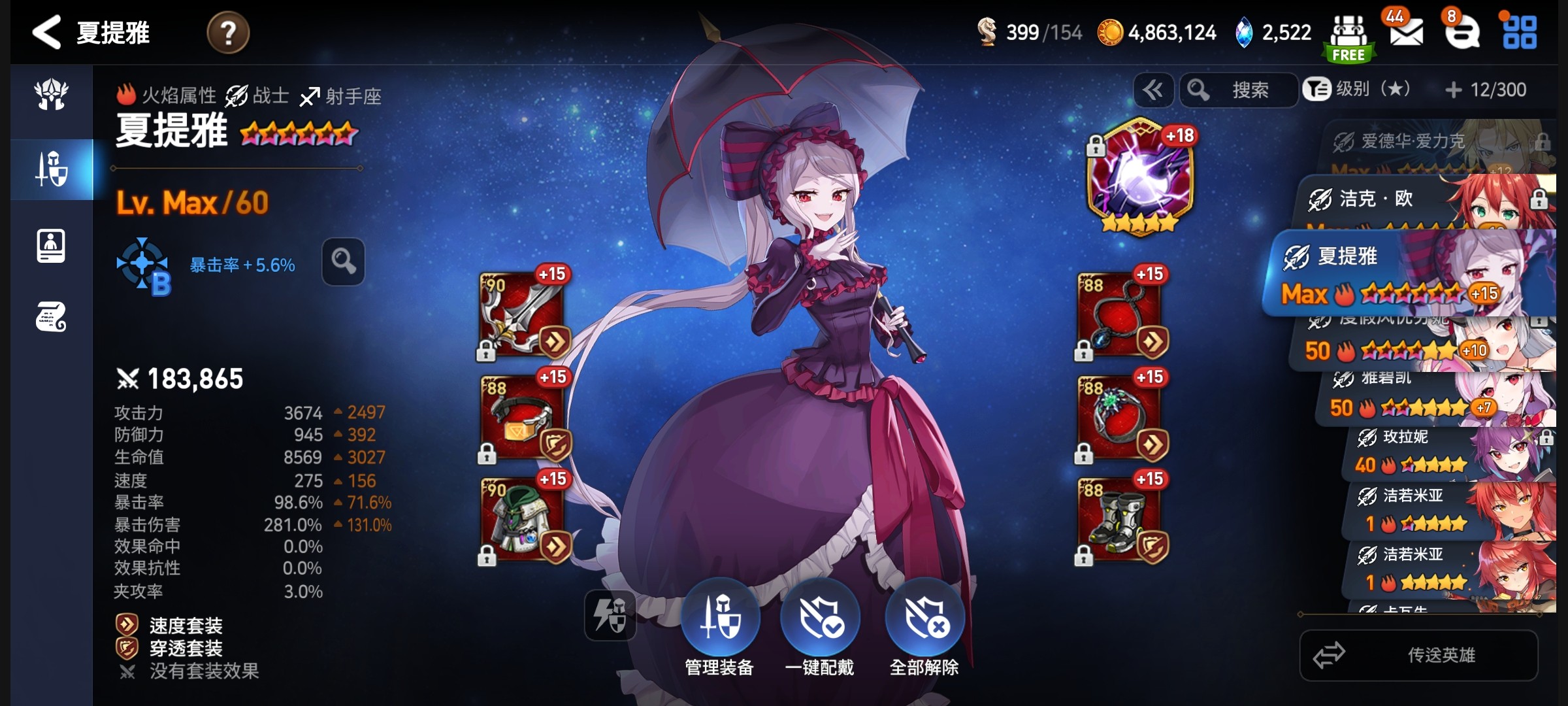Viewport: 1568px width, 706px height.
Task: Open the +18 artifact slot
Action: pos(1140,178)
